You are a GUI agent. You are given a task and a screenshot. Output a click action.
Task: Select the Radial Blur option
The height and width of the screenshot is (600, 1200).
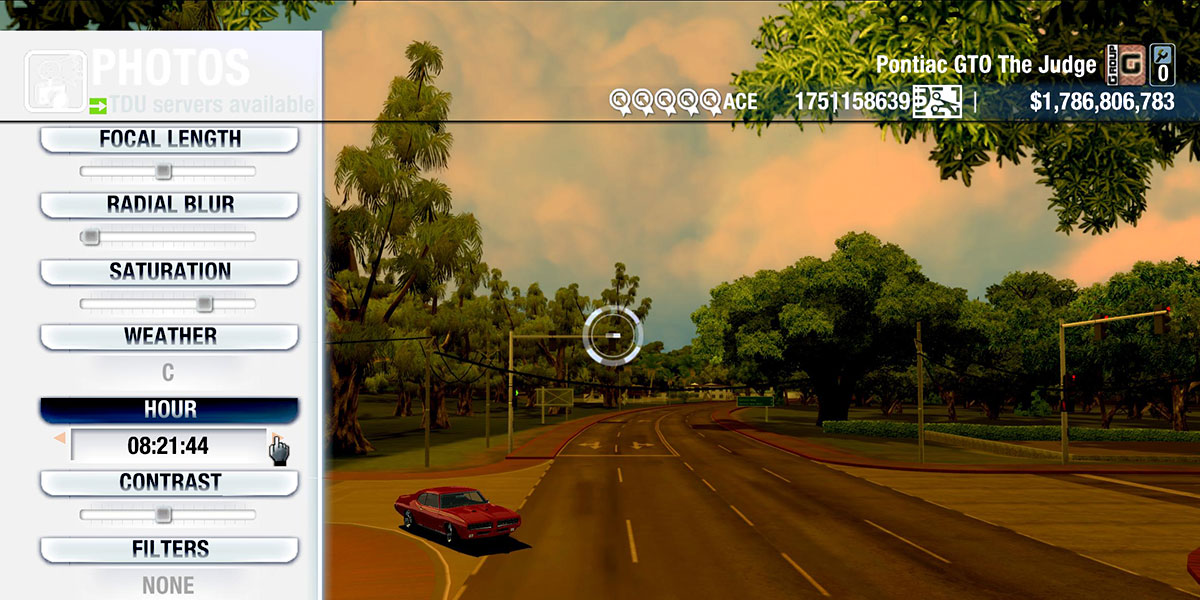169,205
